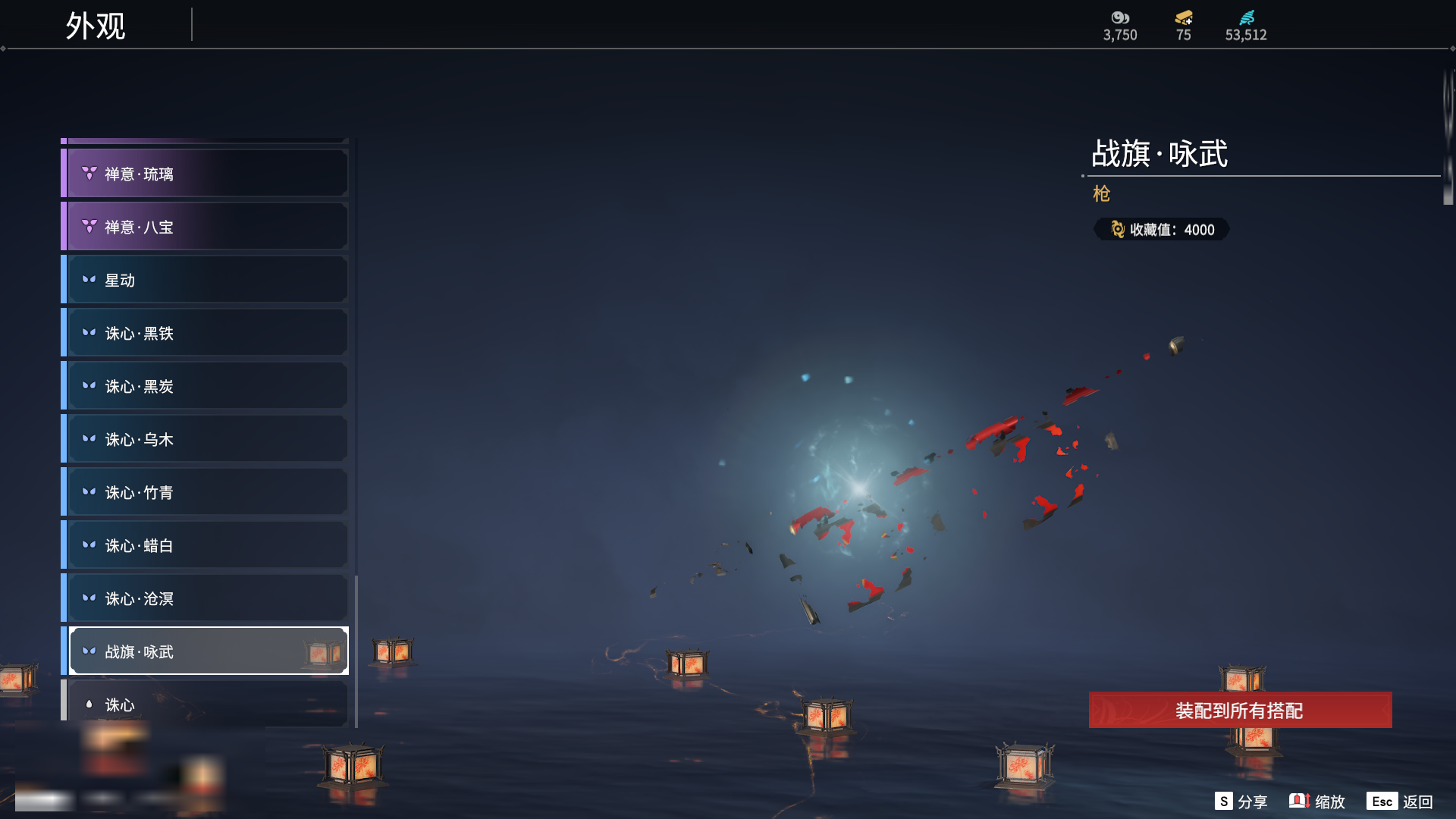This screenshot has width=1456, height=819.
Task: Choose the 禅意·八宝 skin row
Action: click(205, 227)
